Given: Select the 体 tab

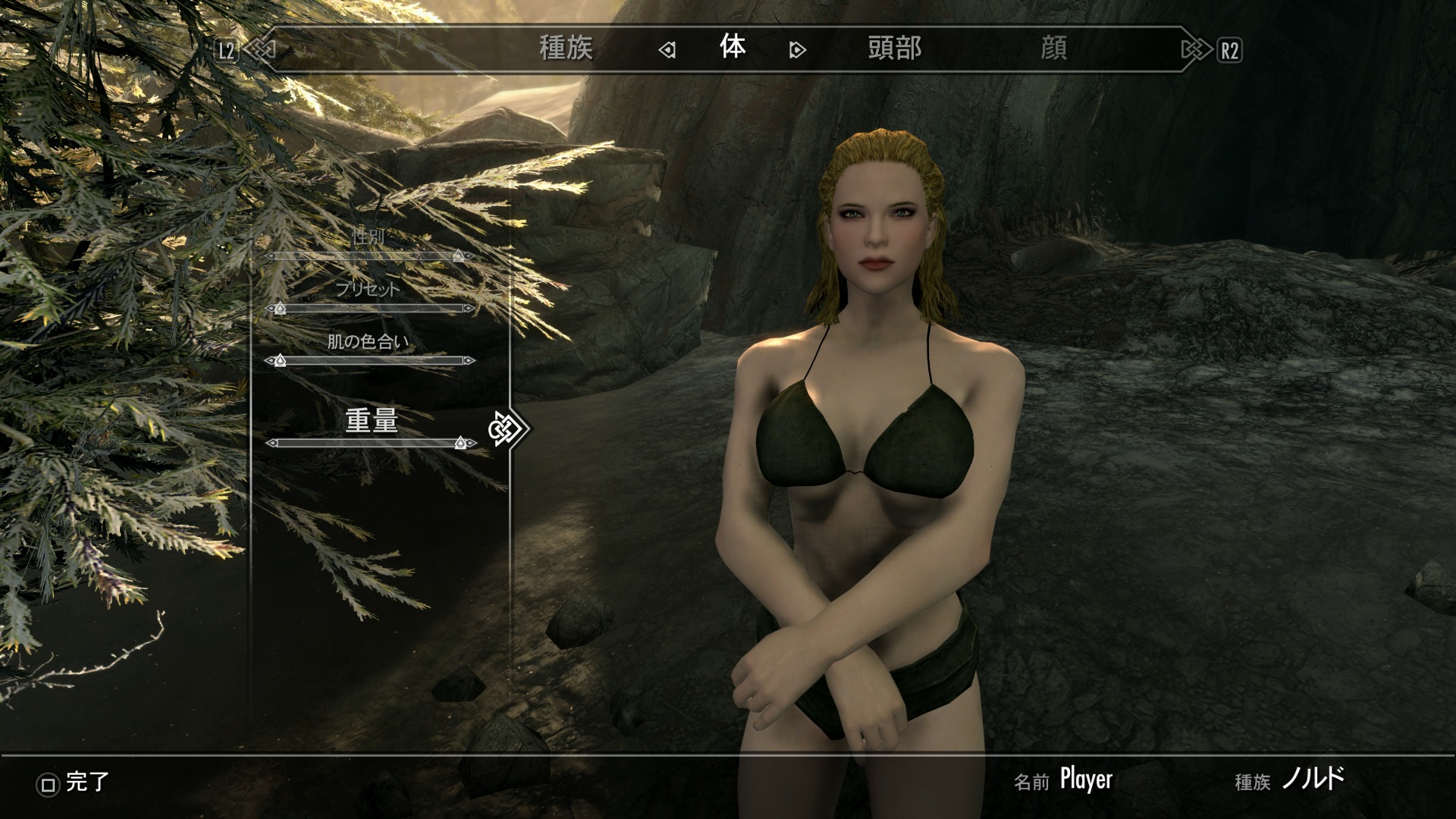Looking at the screenshot, I should (x=733, y=48).
